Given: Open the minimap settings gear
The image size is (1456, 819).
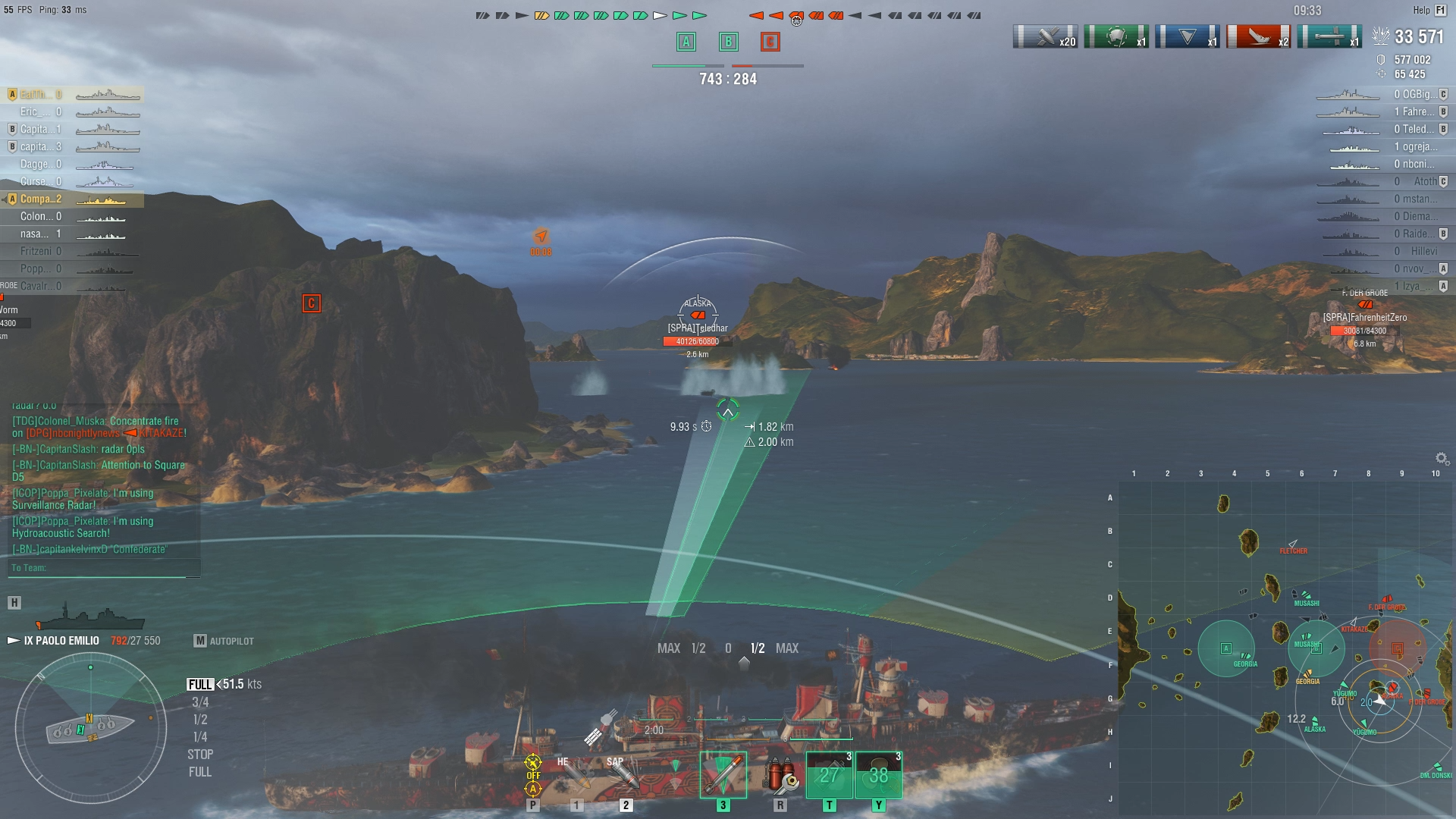Looking at the screenshot, I should point(1442,459).
